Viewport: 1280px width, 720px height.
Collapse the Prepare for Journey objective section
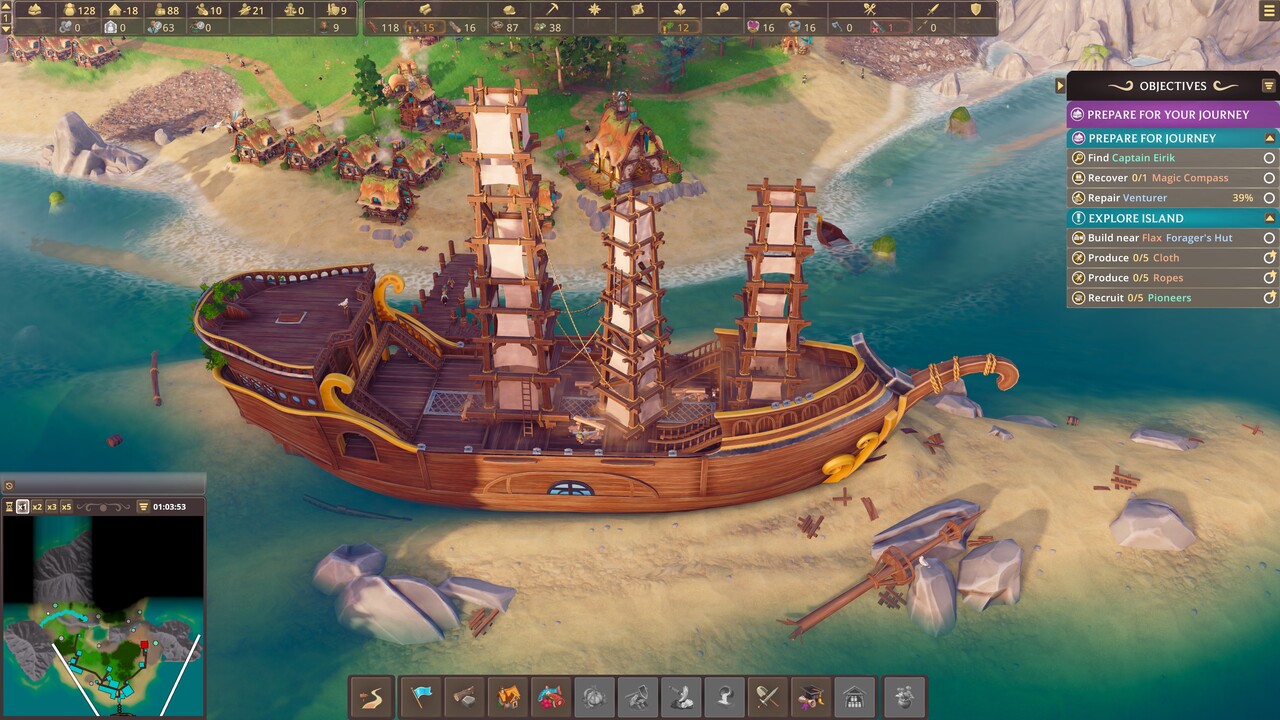1269,138
